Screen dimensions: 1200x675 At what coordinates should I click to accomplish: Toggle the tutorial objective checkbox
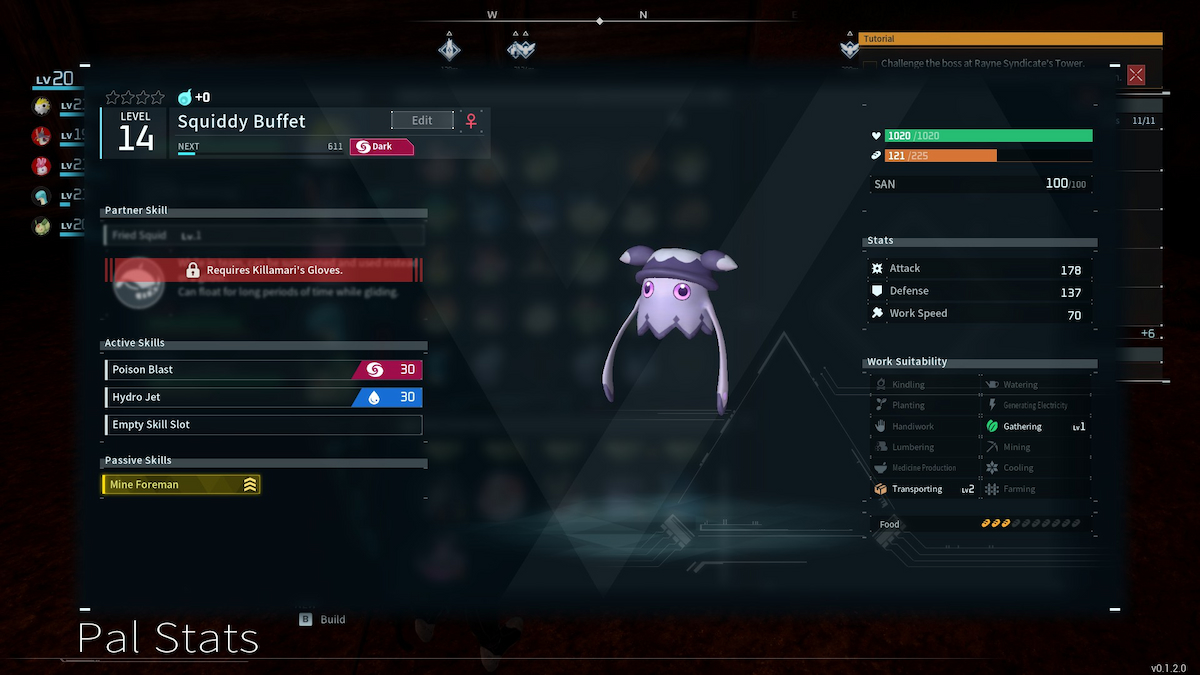(x=870, y=64)
